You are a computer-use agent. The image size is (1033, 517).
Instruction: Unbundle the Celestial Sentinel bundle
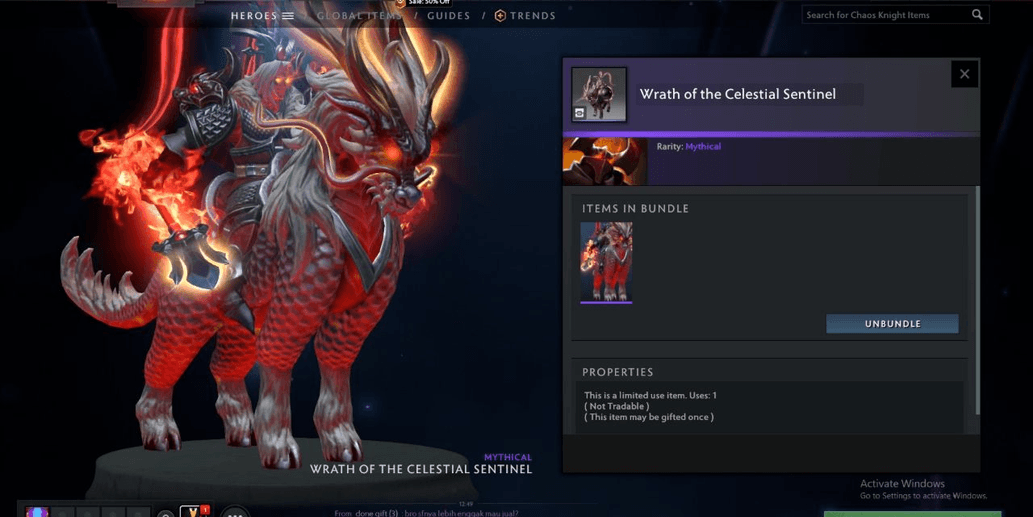tap(892, 324)
